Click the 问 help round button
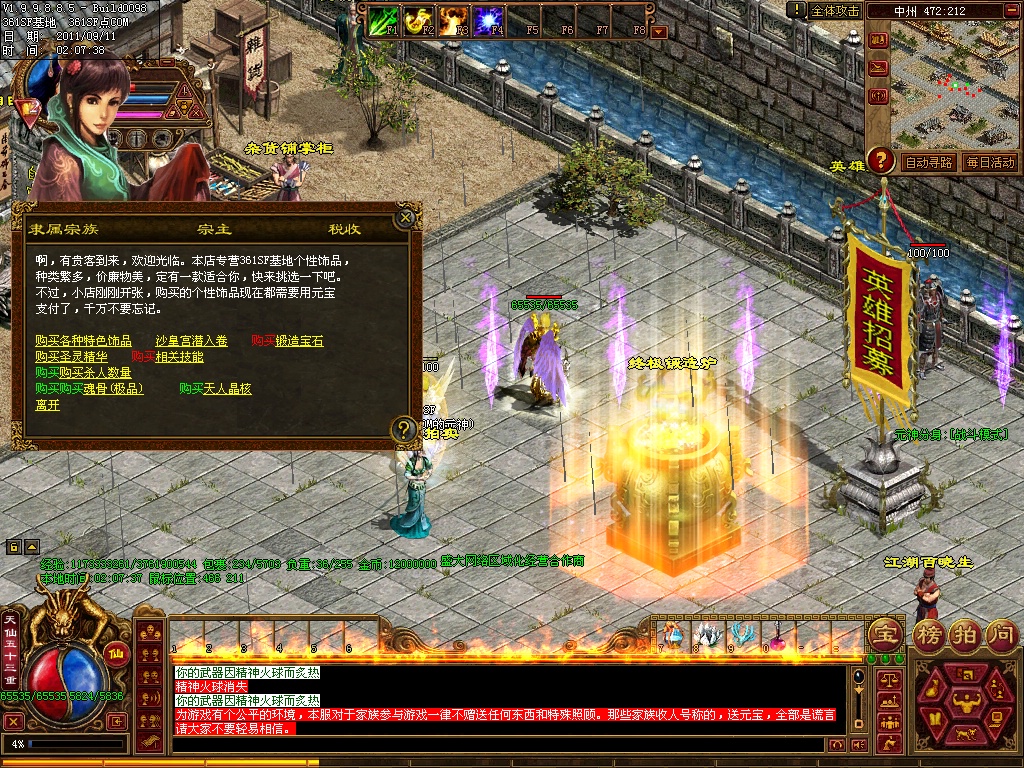The height and width of the screenshot is (768, 1024). tap(1001, 634)
